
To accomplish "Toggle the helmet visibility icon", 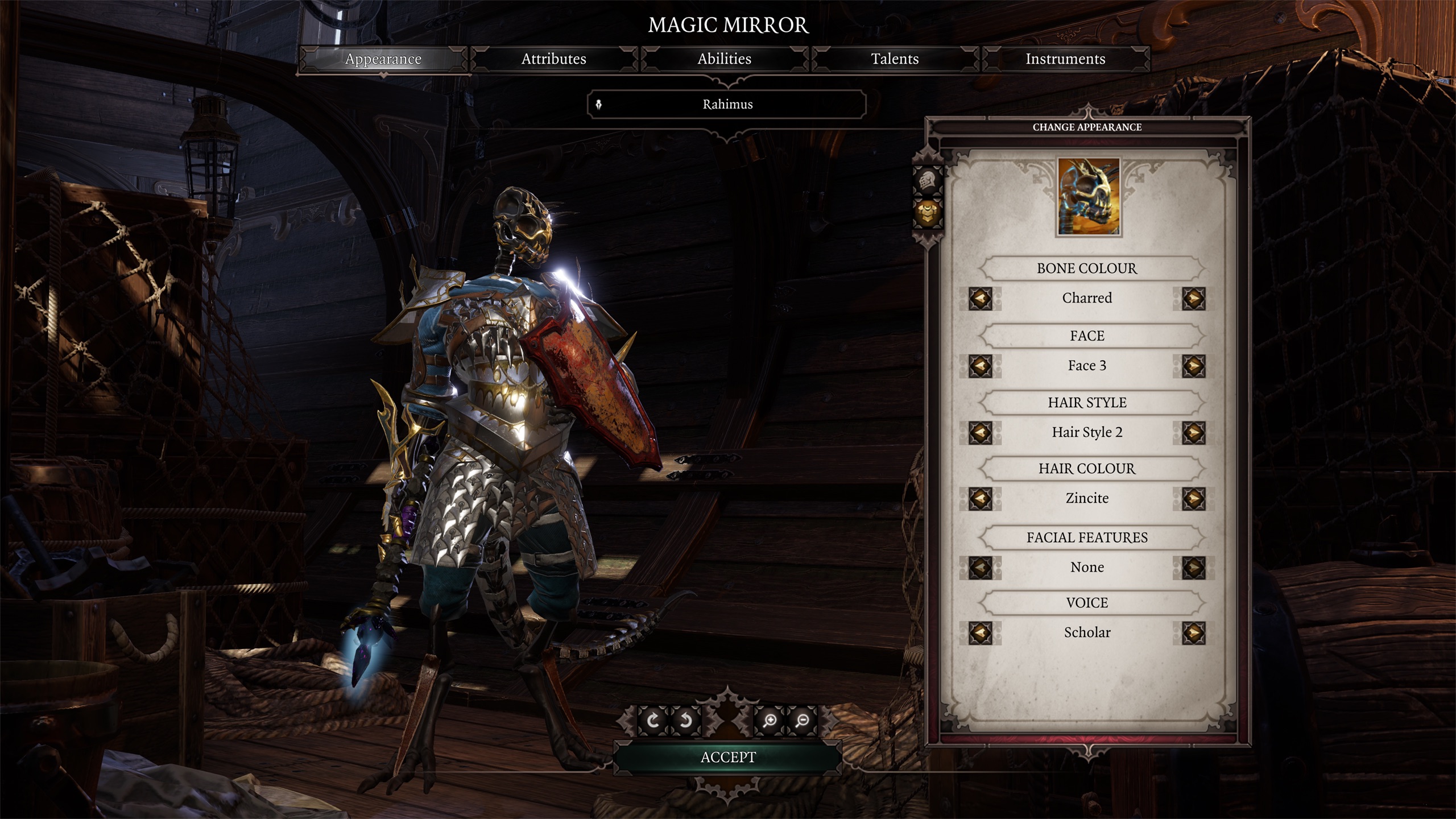I will click(928, 181).
